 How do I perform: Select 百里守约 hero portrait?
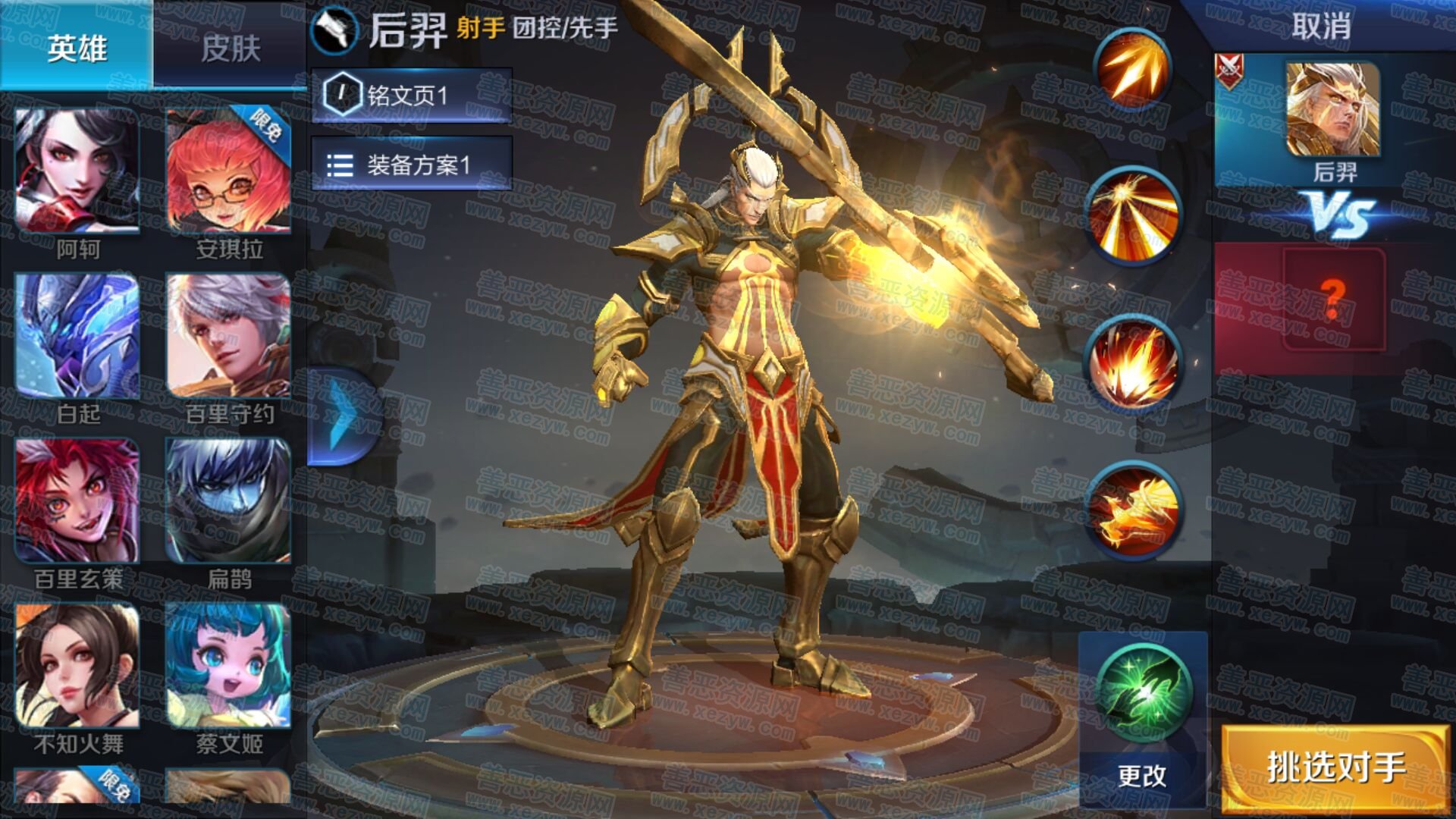tap(228, 337)
